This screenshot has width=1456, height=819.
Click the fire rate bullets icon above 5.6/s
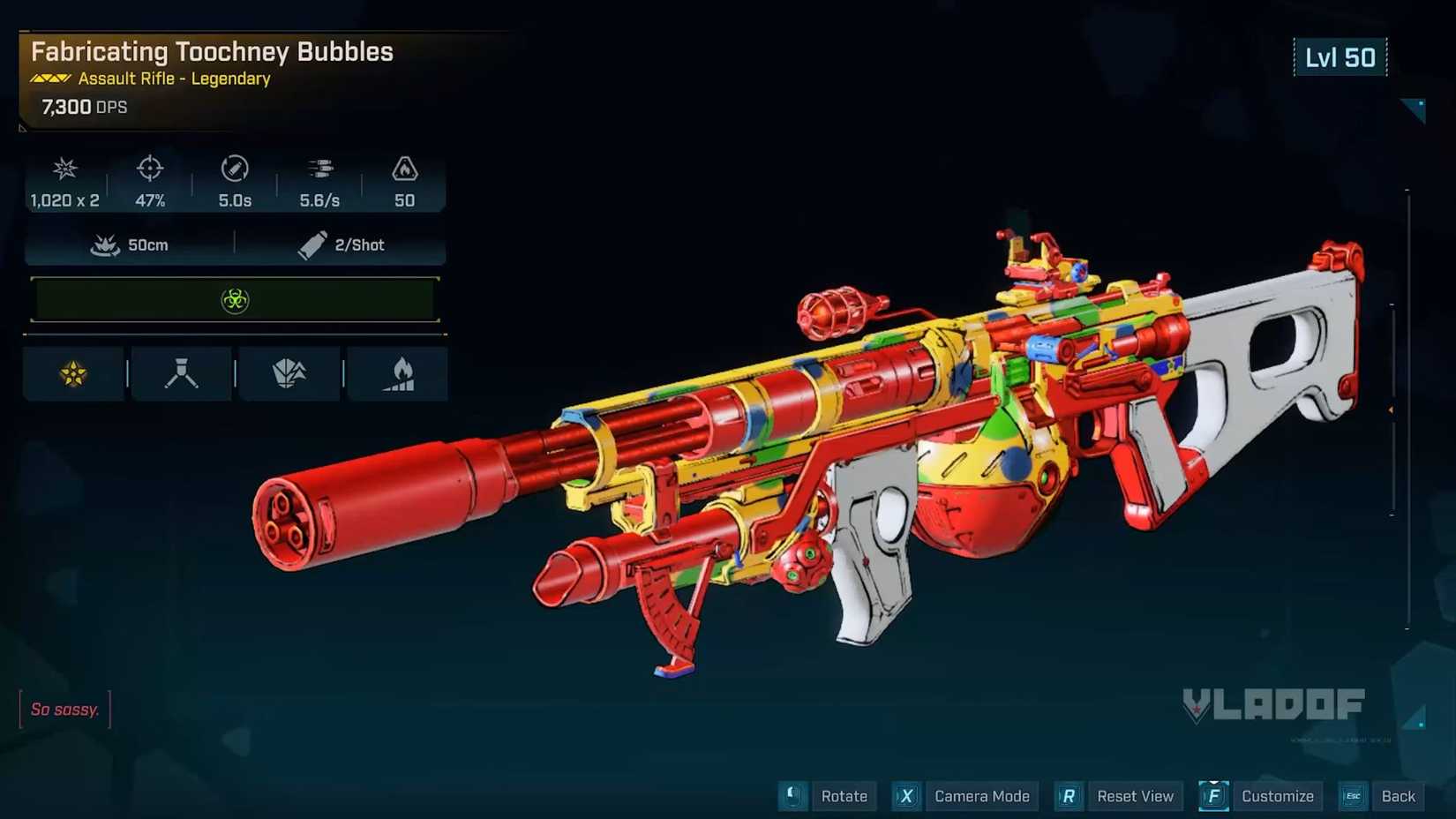pos(319,169)
